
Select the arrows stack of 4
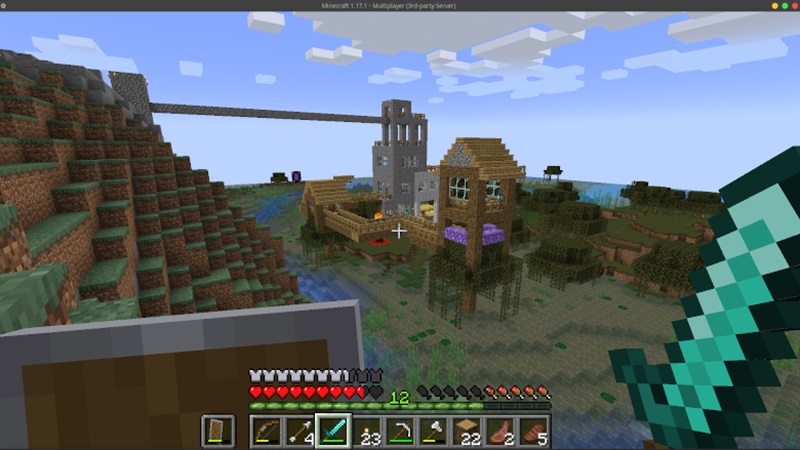point(299,431)
